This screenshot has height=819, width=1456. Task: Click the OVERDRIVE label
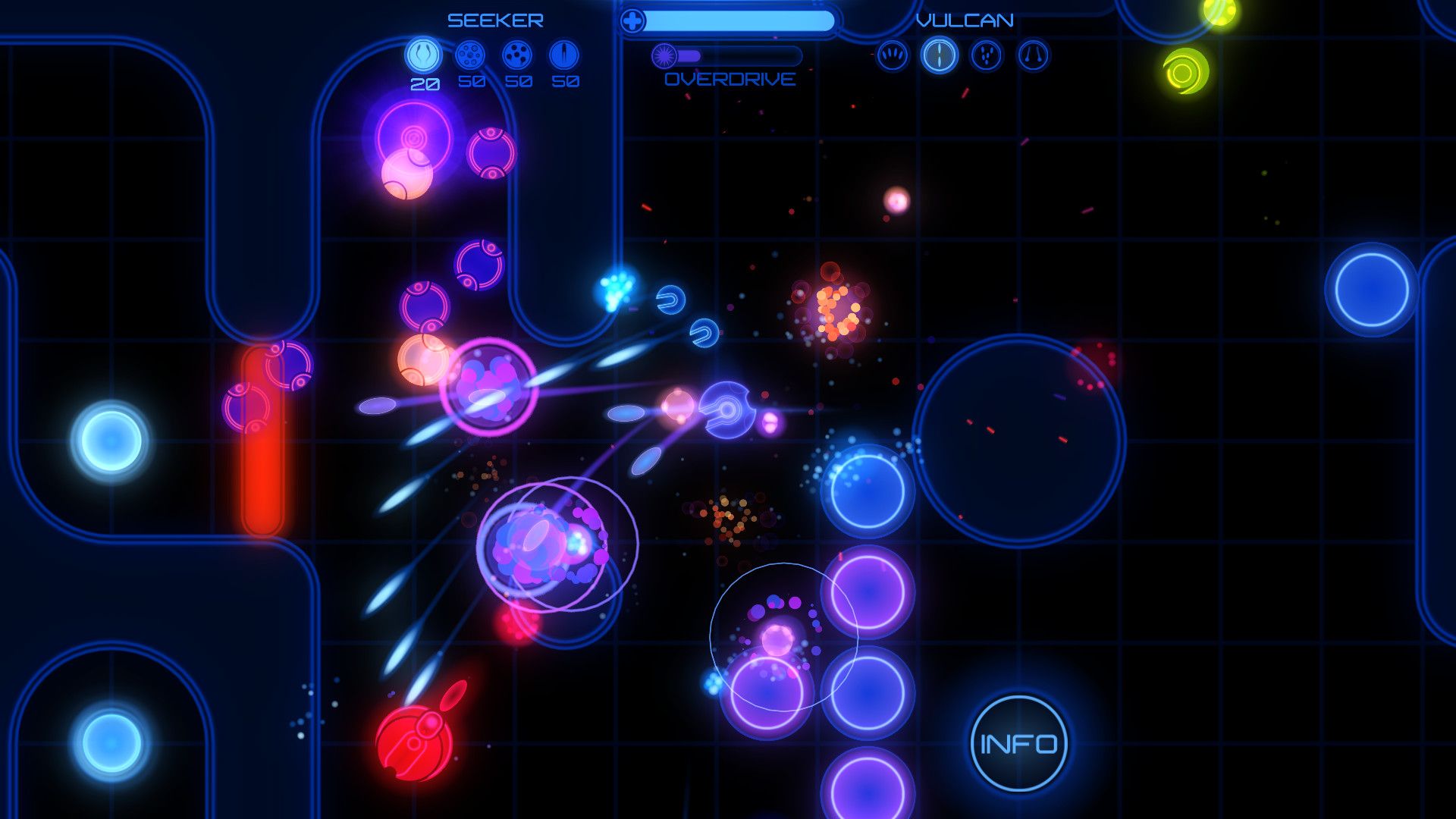(x=730, y=79)
